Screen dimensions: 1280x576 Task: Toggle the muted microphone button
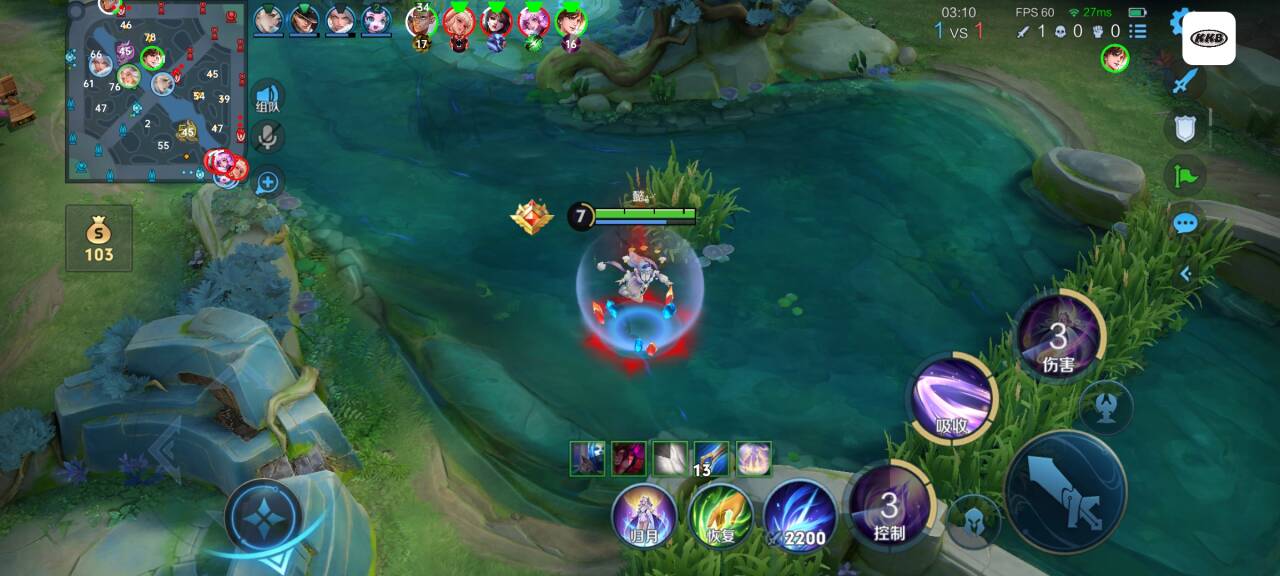tap(268, 138)
